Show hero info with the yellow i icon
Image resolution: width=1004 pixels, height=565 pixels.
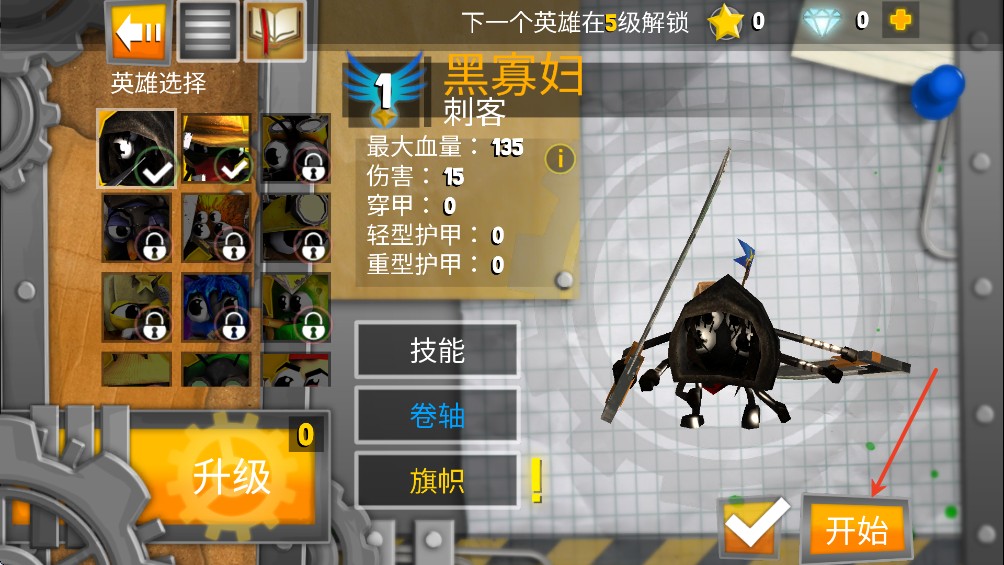point(560,158)
